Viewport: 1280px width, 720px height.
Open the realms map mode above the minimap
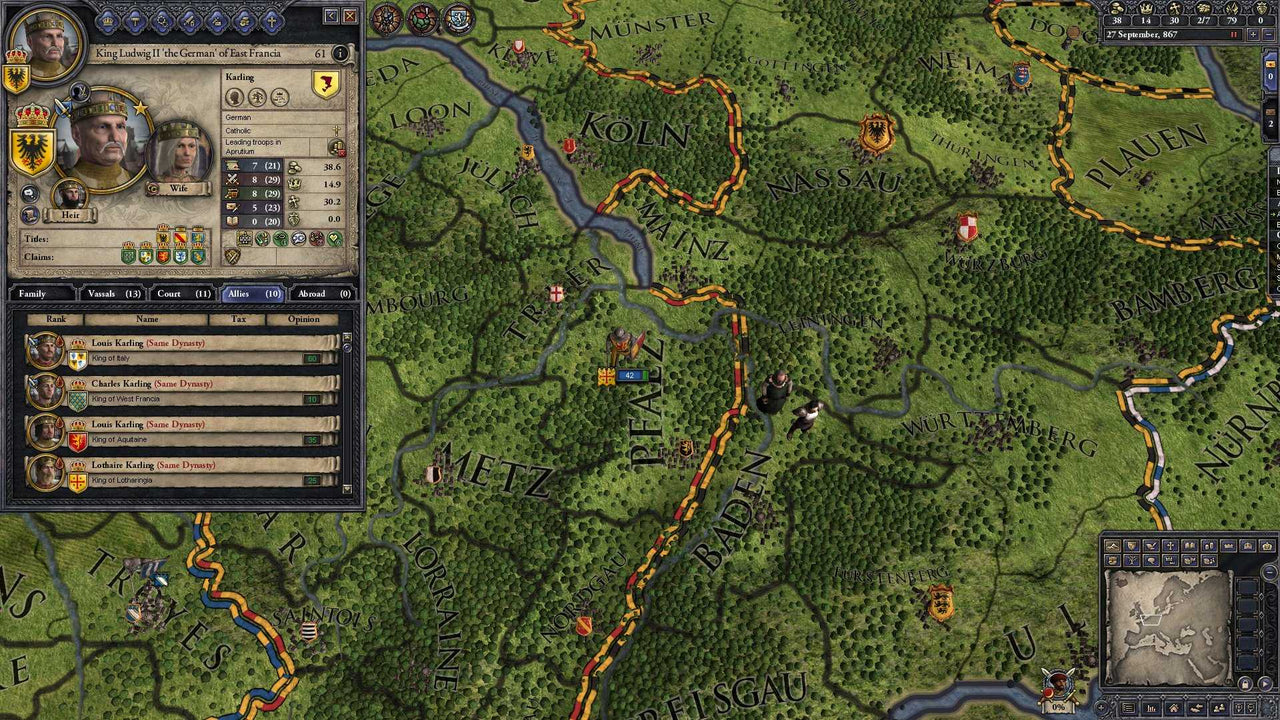pos(1130,545)
